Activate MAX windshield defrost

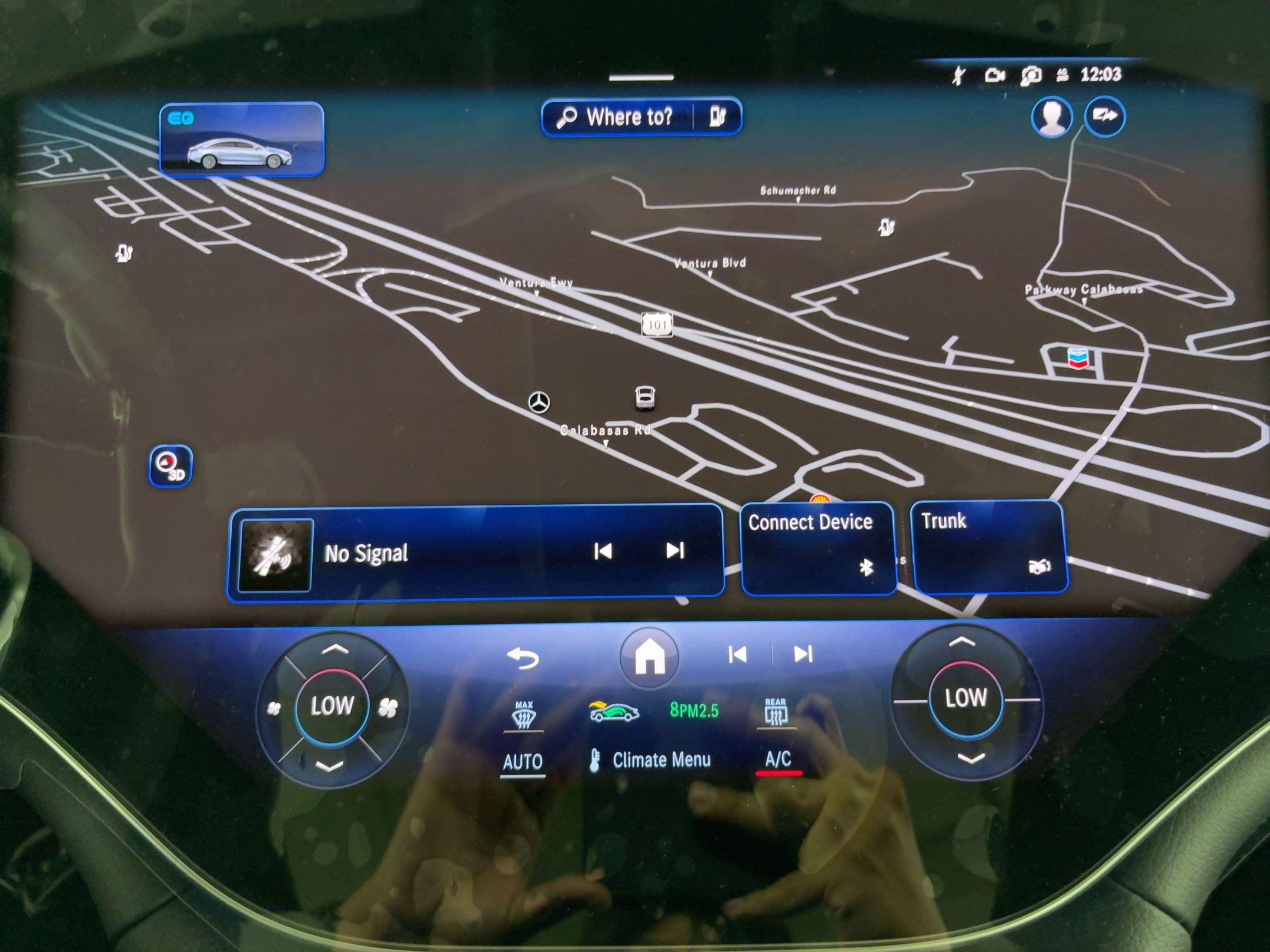point(523,715)
